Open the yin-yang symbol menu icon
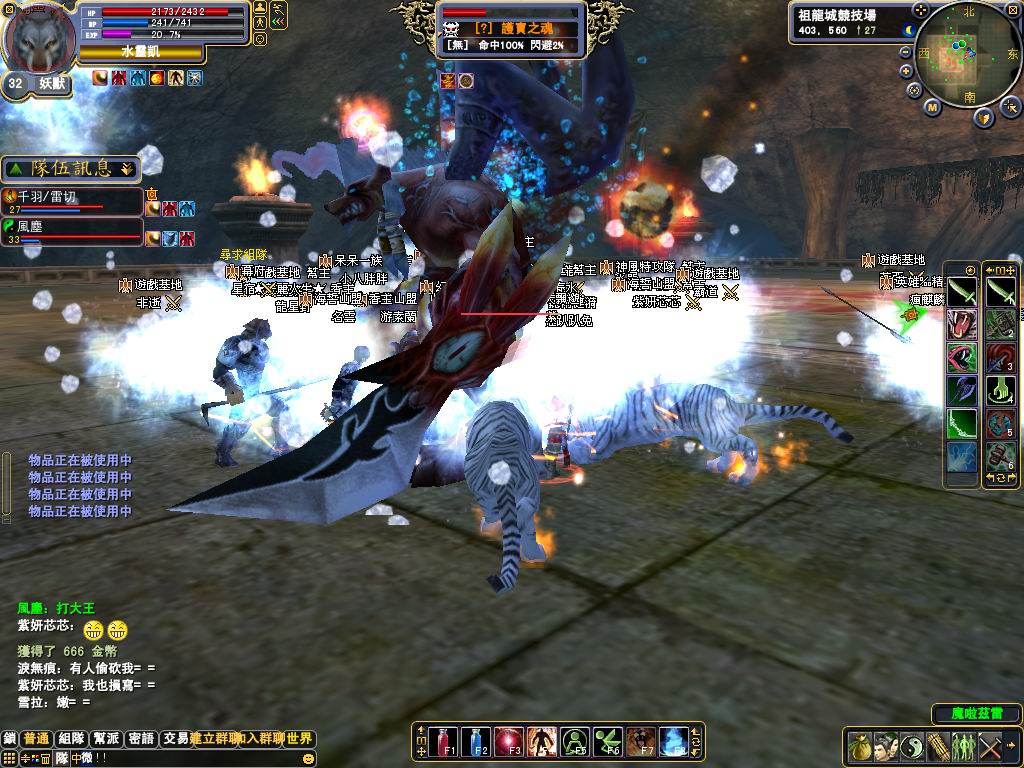Screen dimensions: 1024x768 click(x=912, y=746)
